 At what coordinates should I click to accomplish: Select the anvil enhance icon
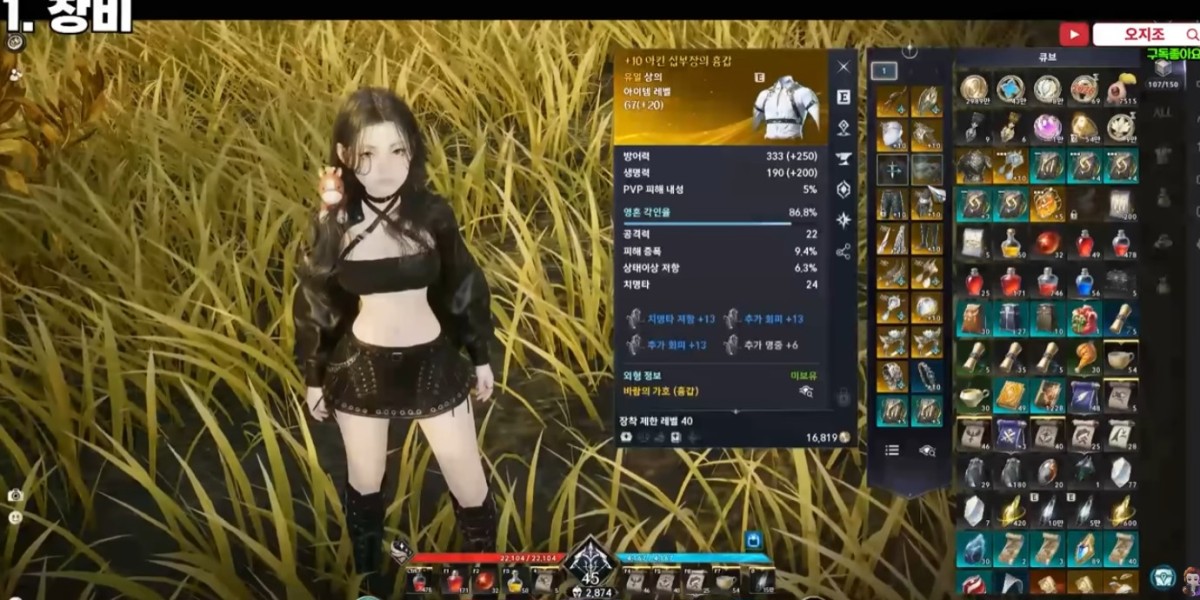click(x=843, y=158)
